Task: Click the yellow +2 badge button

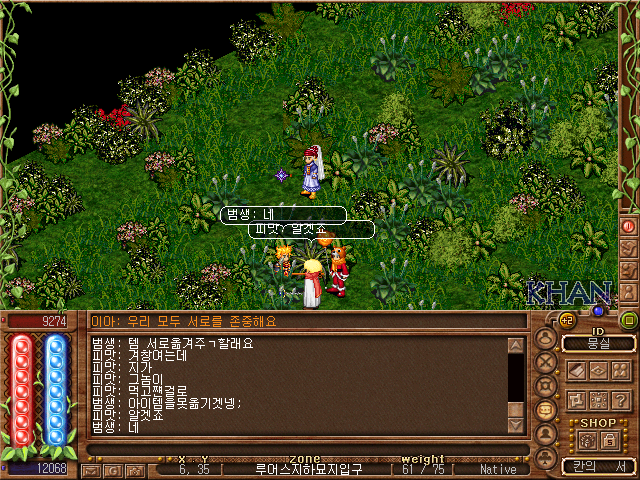Action: click(566, 320)
